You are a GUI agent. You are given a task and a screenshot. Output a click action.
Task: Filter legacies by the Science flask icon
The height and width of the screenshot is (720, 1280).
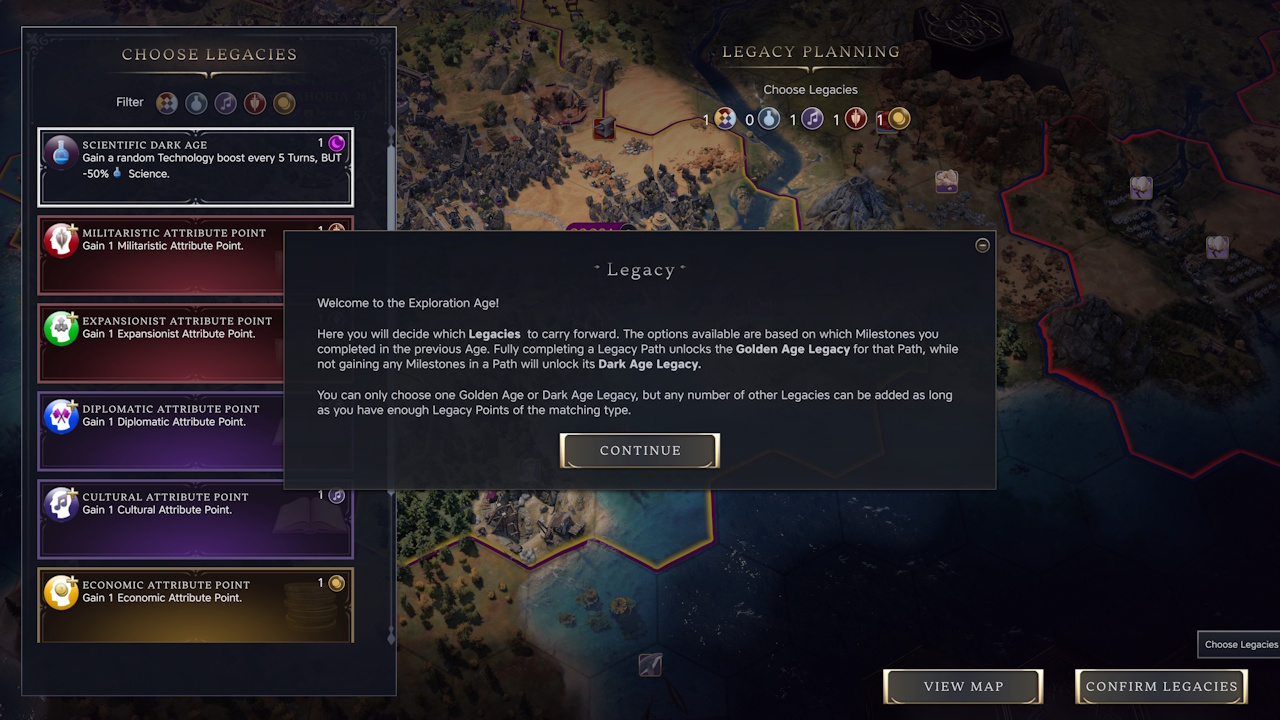[196, 102]
